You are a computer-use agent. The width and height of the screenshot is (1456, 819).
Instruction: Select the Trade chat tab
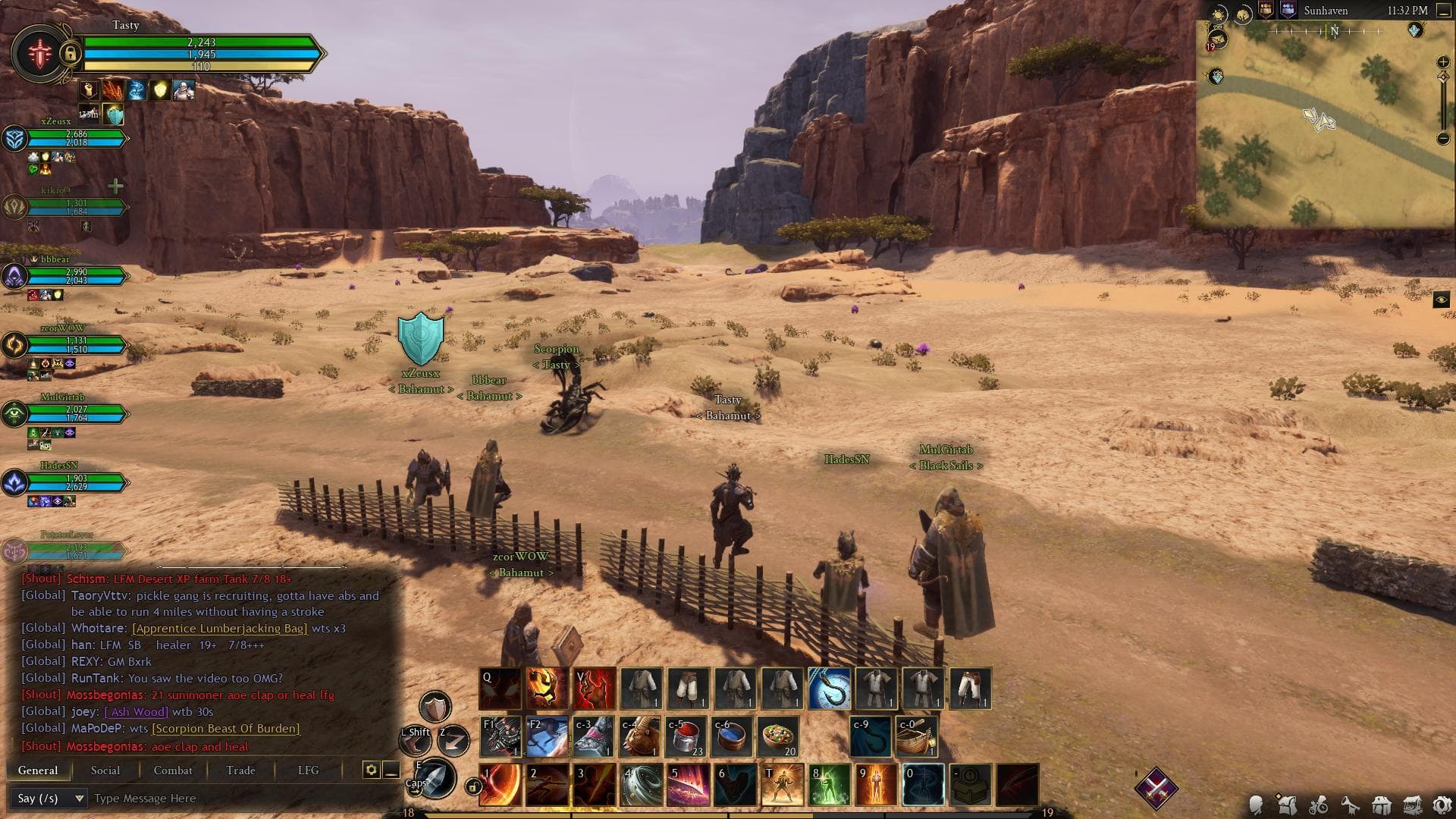pos(240,770)
